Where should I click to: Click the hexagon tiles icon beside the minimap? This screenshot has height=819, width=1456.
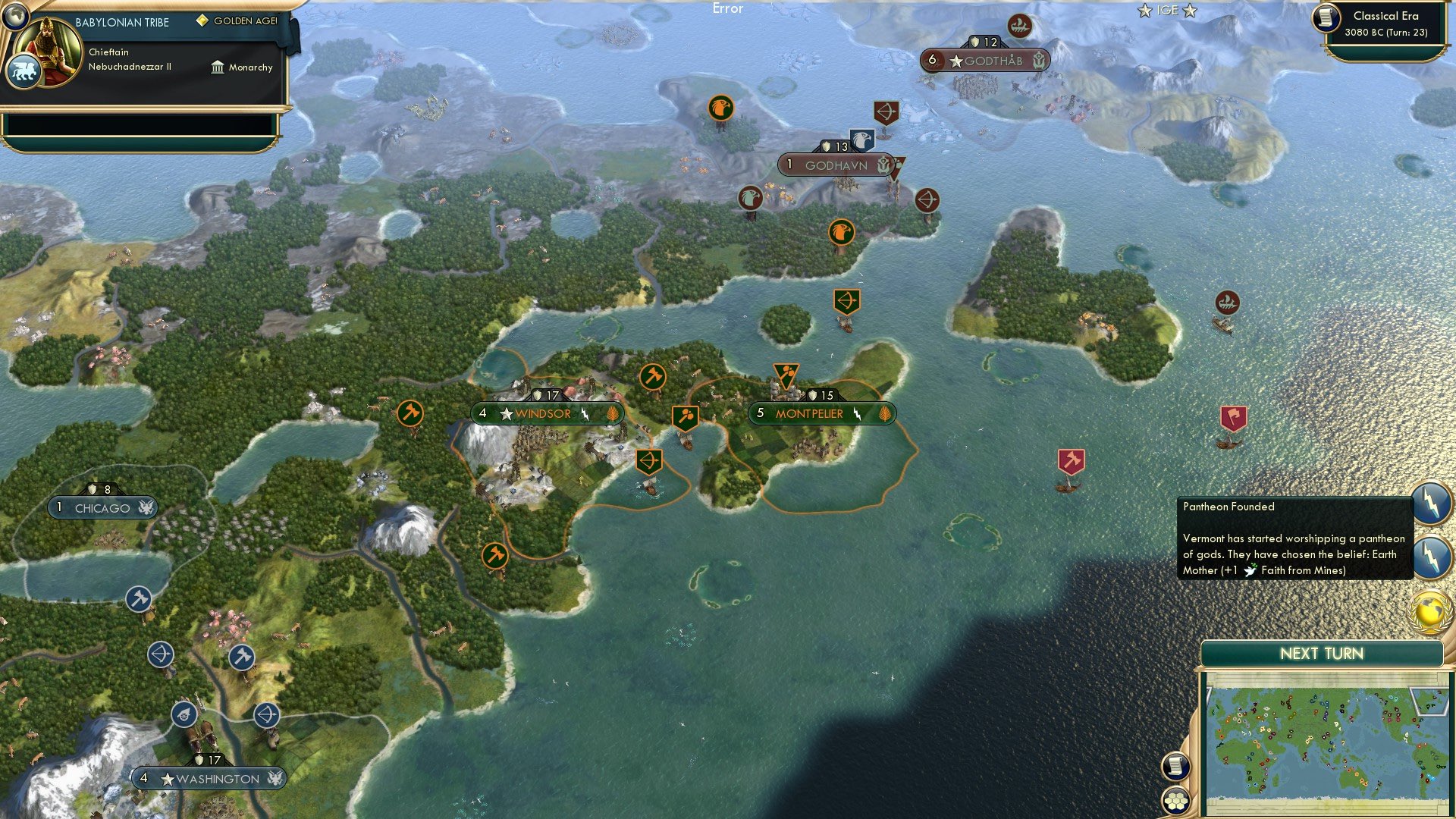click(x=1175, y=799)
